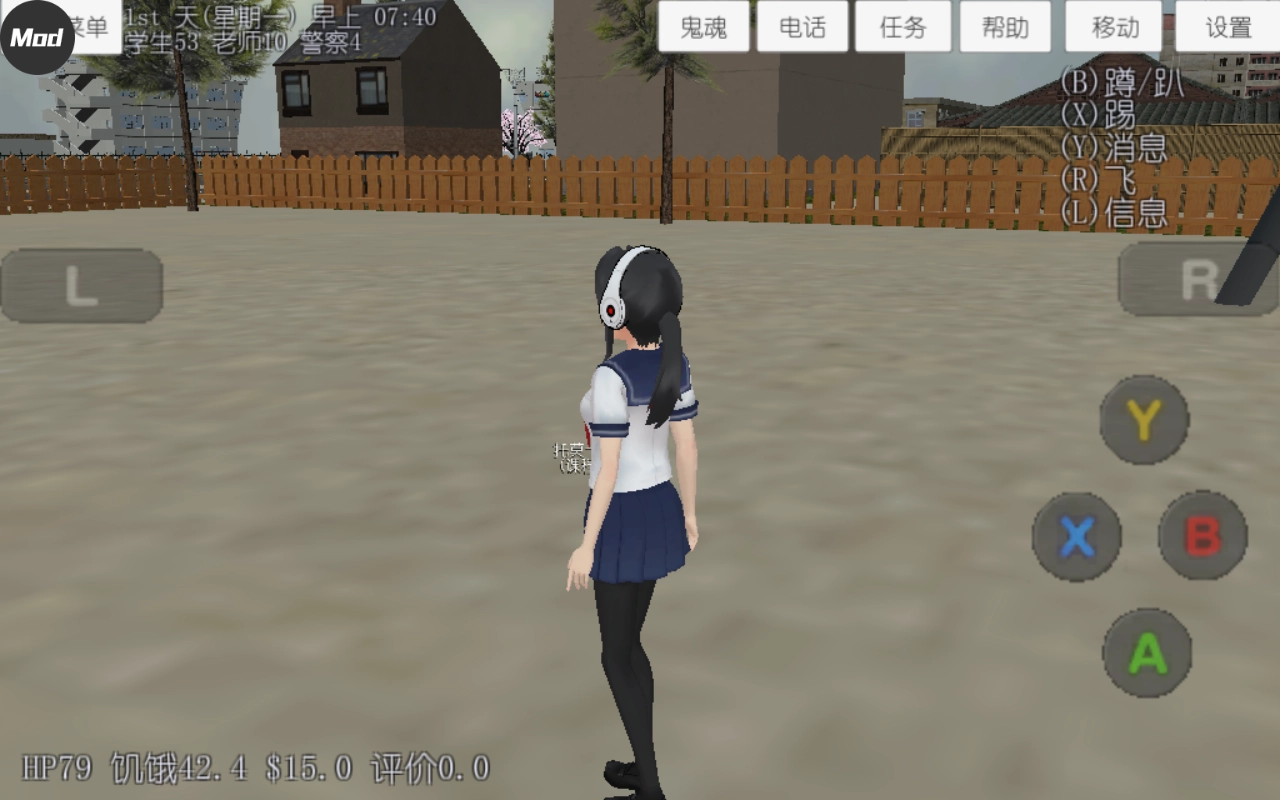Tap the ghost (鬼魂) icon button
The image size is (1280, 800).
pyautogui.click(x=703, y=27)
